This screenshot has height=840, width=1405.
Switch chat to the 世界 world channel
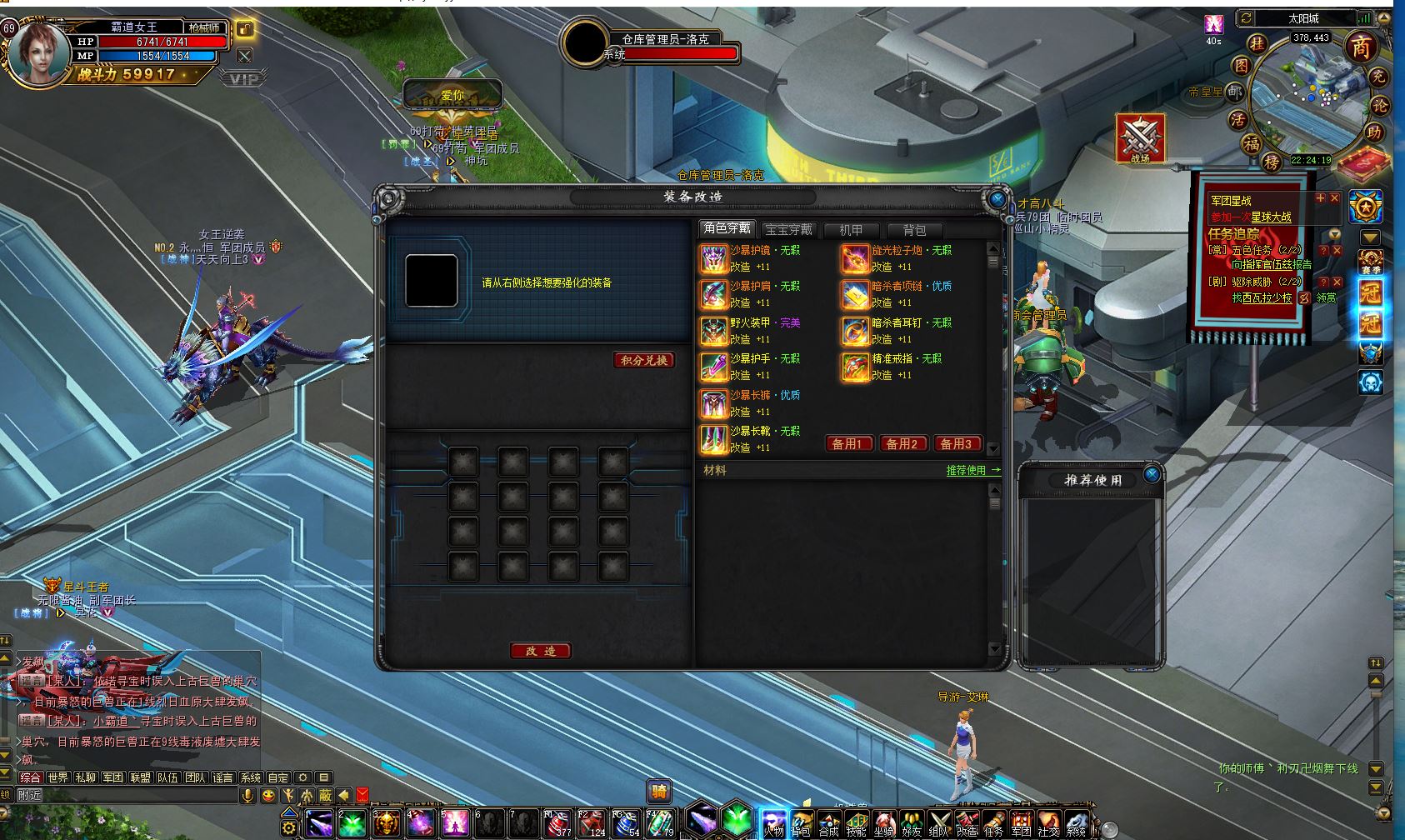point(58,777)
